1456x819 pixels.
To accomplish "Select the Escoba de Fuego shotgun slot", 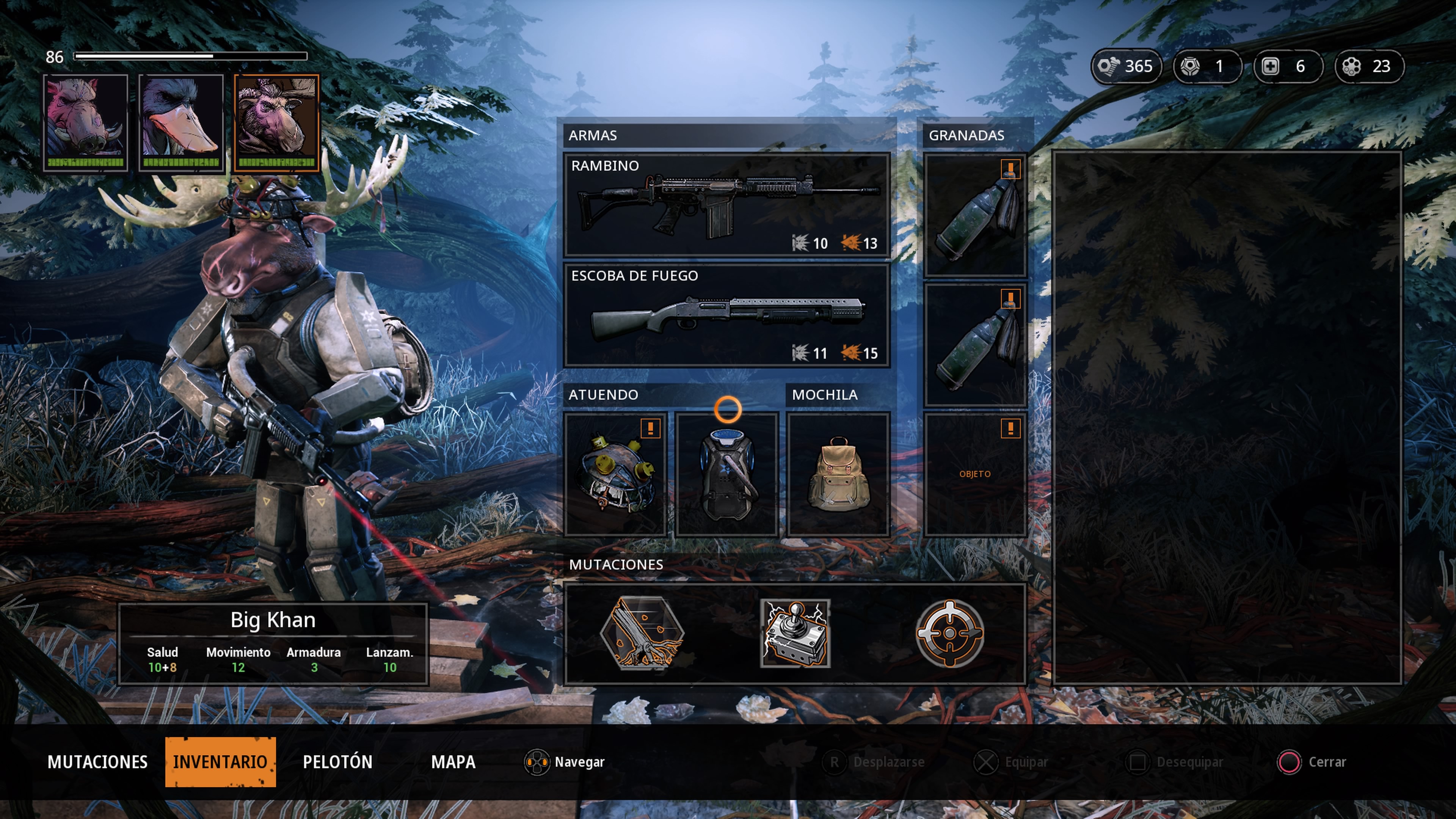I will pyautogui.click(x=726, y=315).
